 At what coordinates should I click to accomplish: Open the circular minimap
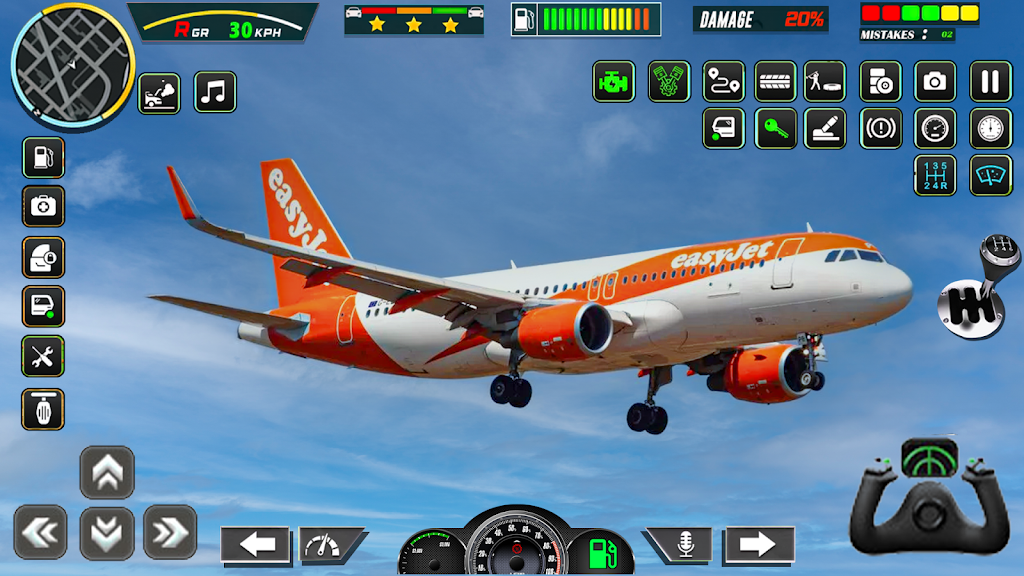(x=72, y=62)
